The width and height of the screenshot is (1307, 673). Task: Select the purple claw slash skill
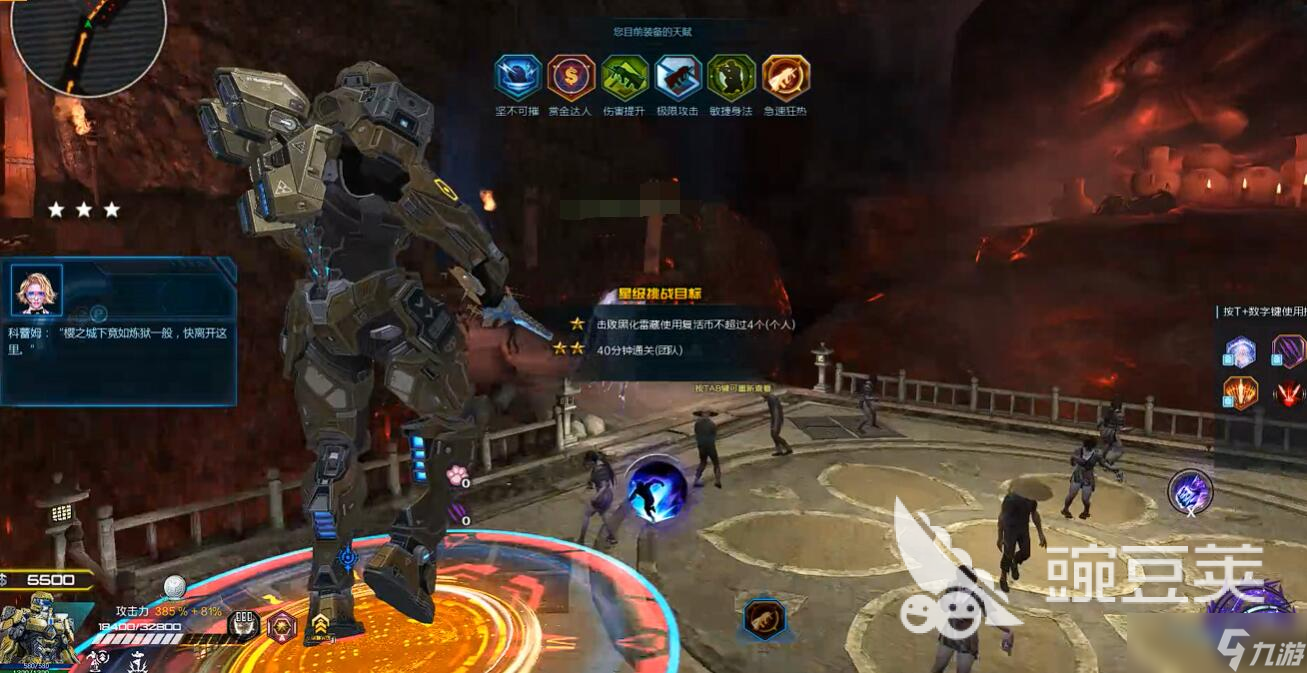click(1288, 352)
